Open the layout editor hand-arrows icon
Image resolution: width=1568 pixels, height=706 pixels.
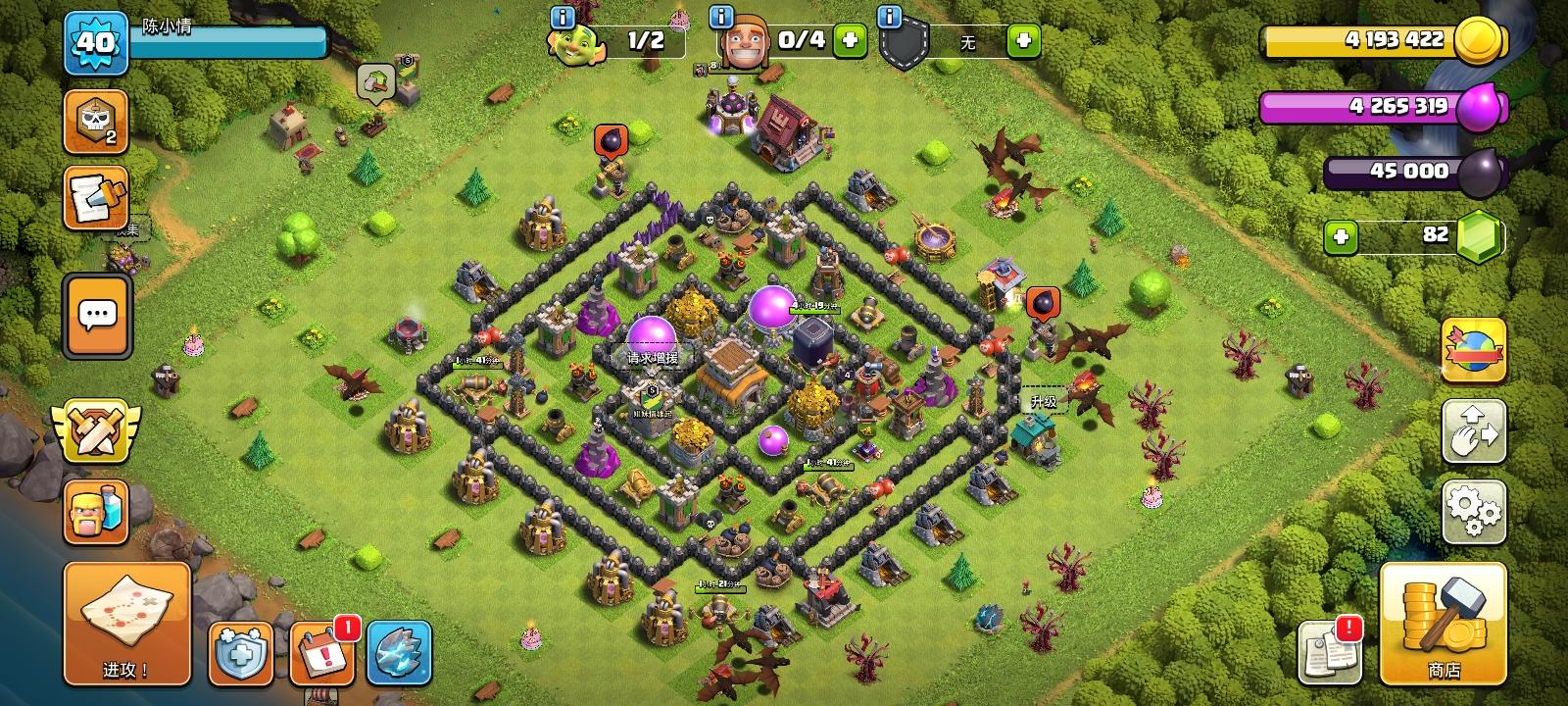point(1475,431)
